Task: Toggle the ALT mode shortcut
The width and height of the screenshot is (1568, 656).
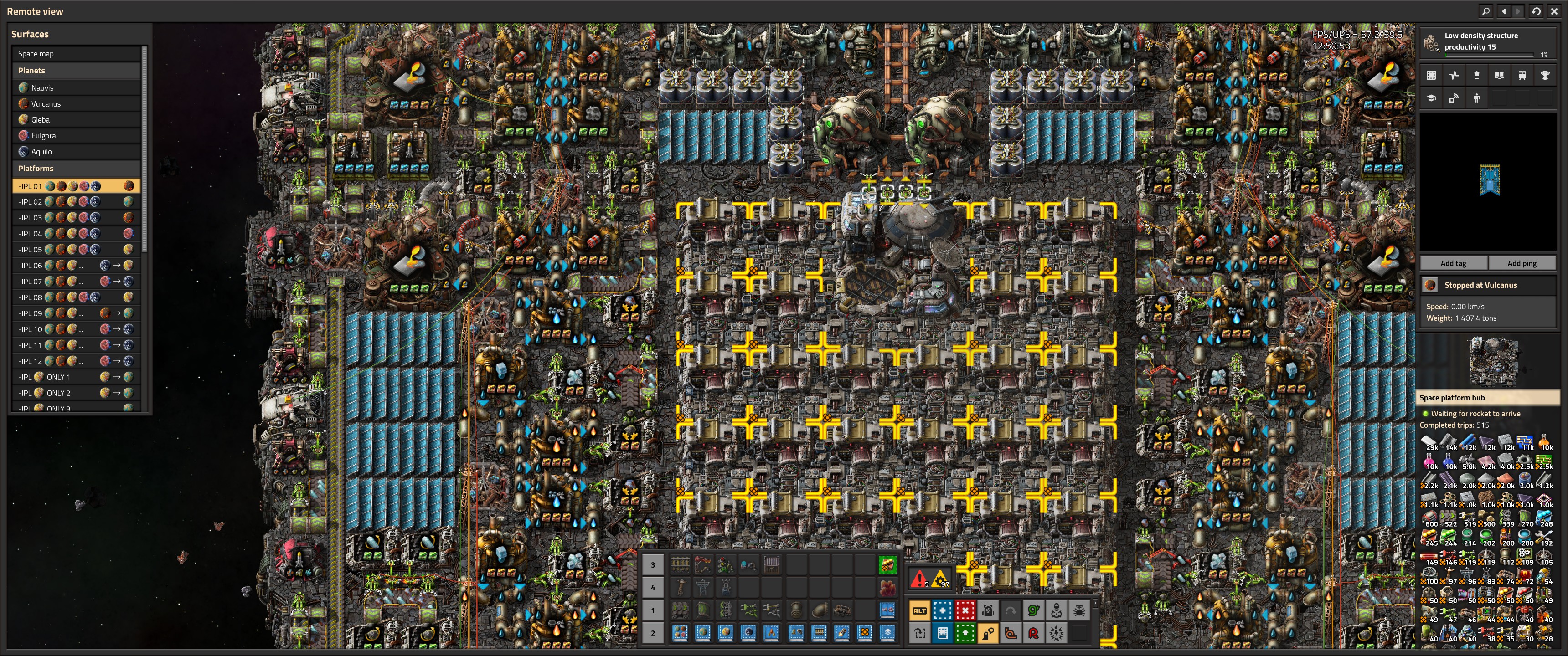Action: point(919,610)
